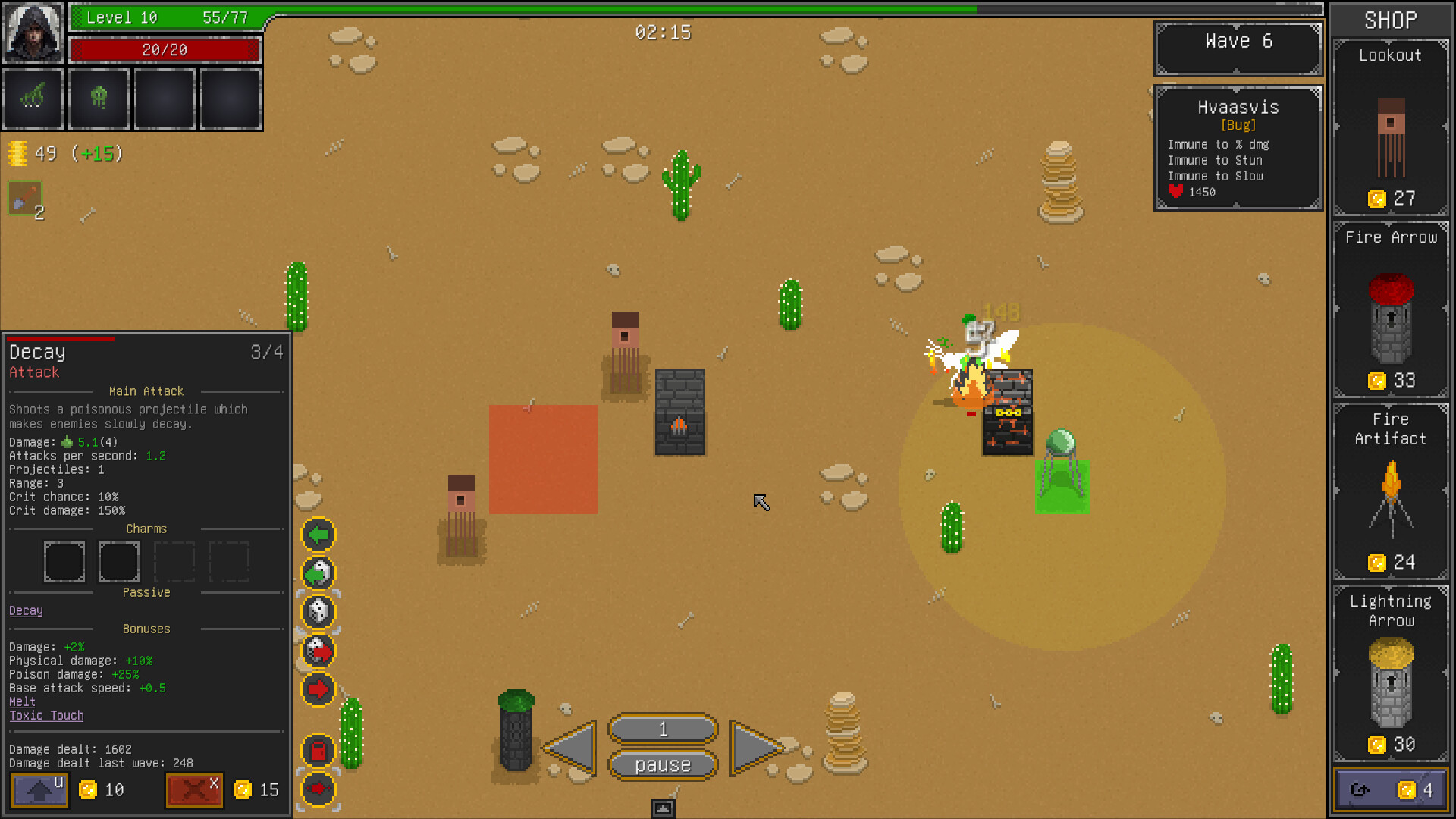Toggle the dice-with-red-arrow reroll option
Image resolution: width=1456 pixels, height=819 pixels.
pyautogui.click(x=318, y=650)
